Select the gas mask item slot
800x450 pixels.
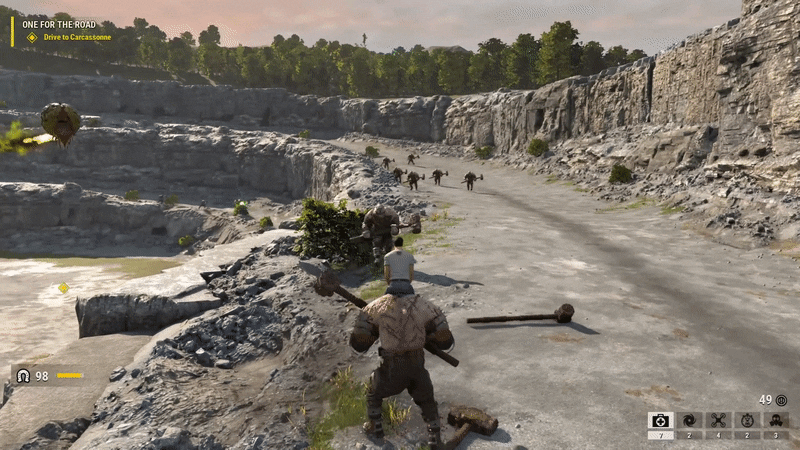pos(776,421)
